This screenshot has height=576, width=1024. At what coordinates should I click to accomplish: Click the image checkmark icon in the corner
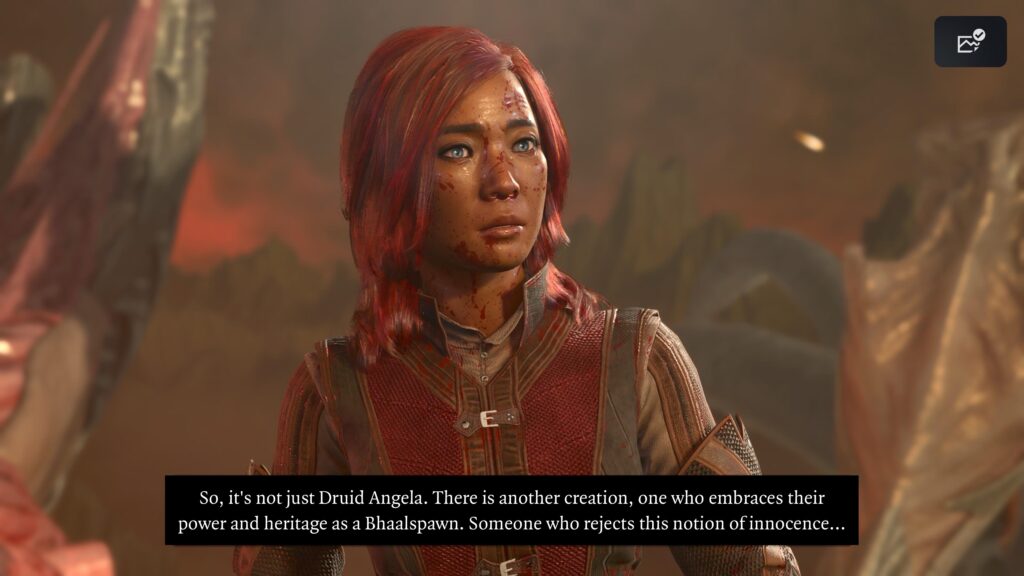pos(970,42)
